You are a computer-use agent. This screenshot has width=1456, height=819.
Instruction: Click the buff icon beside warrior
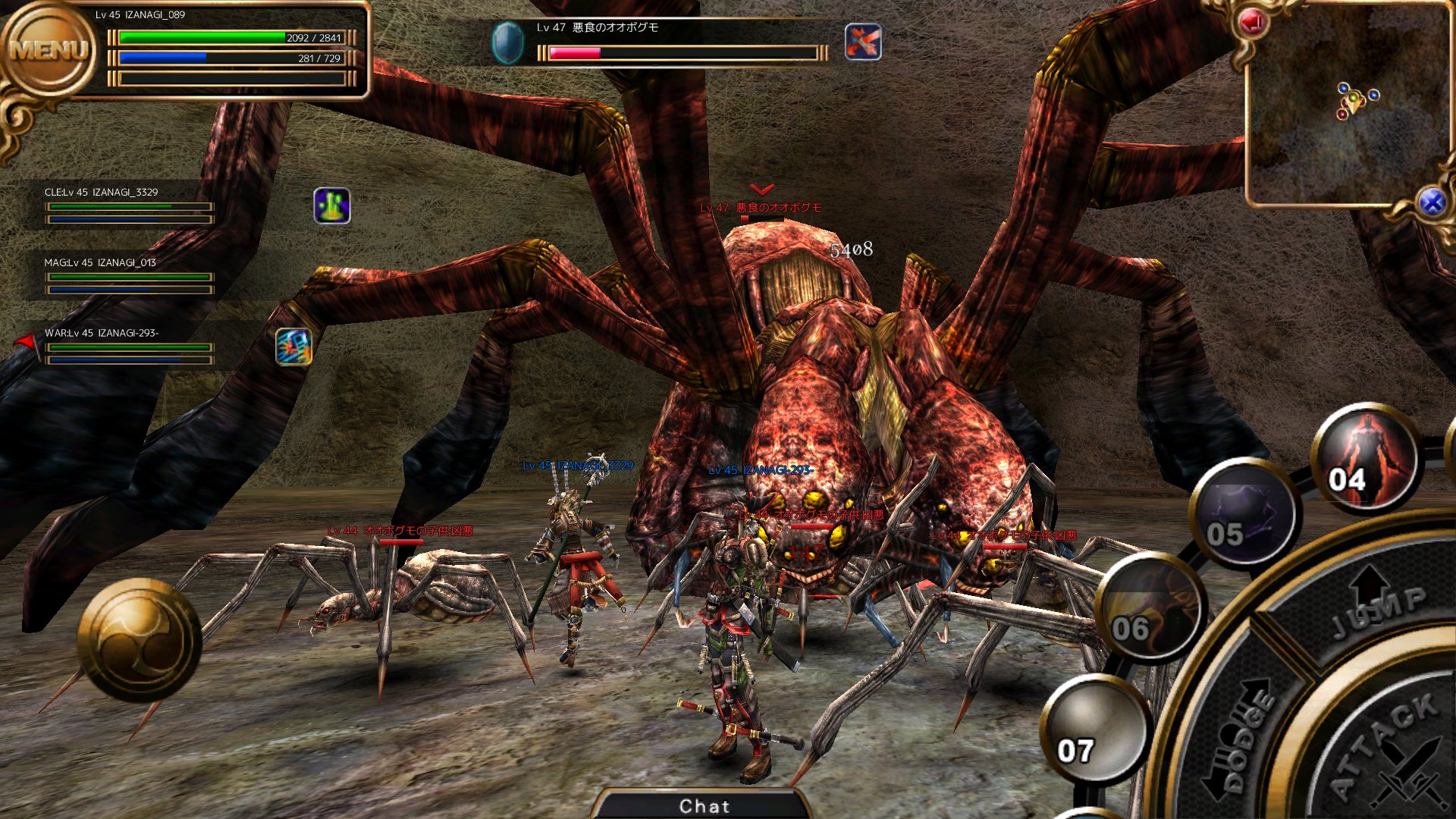[293, 347]
